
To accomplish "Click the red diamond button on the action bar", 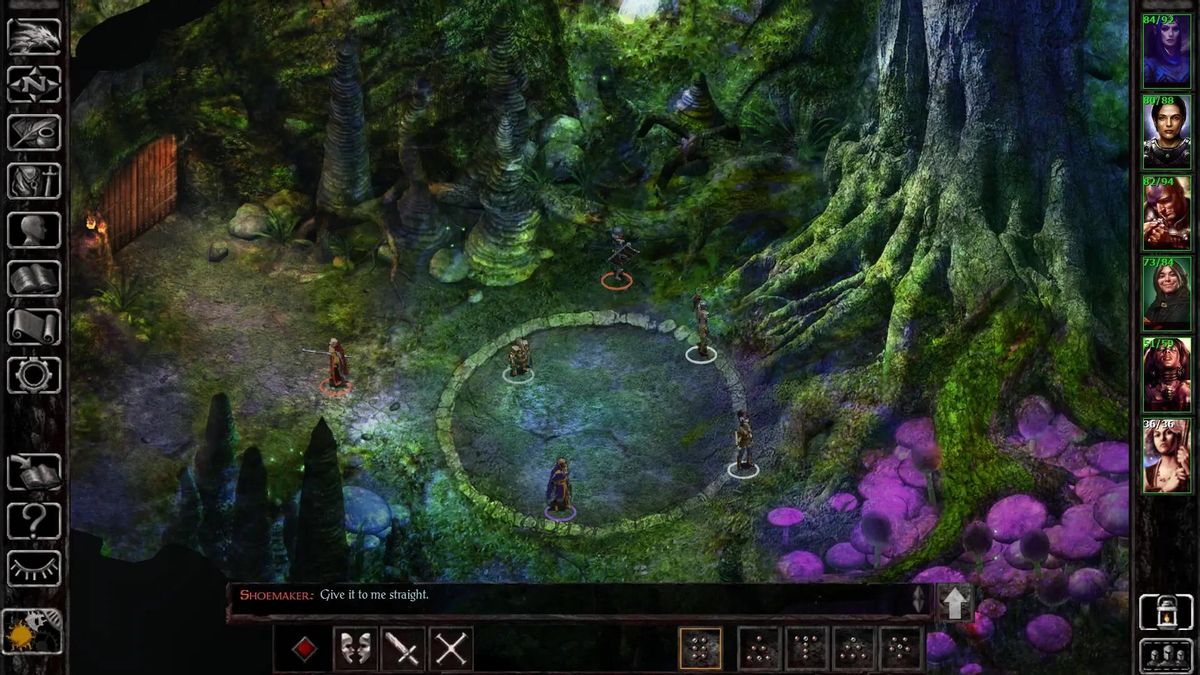I will tap(305, 649).
